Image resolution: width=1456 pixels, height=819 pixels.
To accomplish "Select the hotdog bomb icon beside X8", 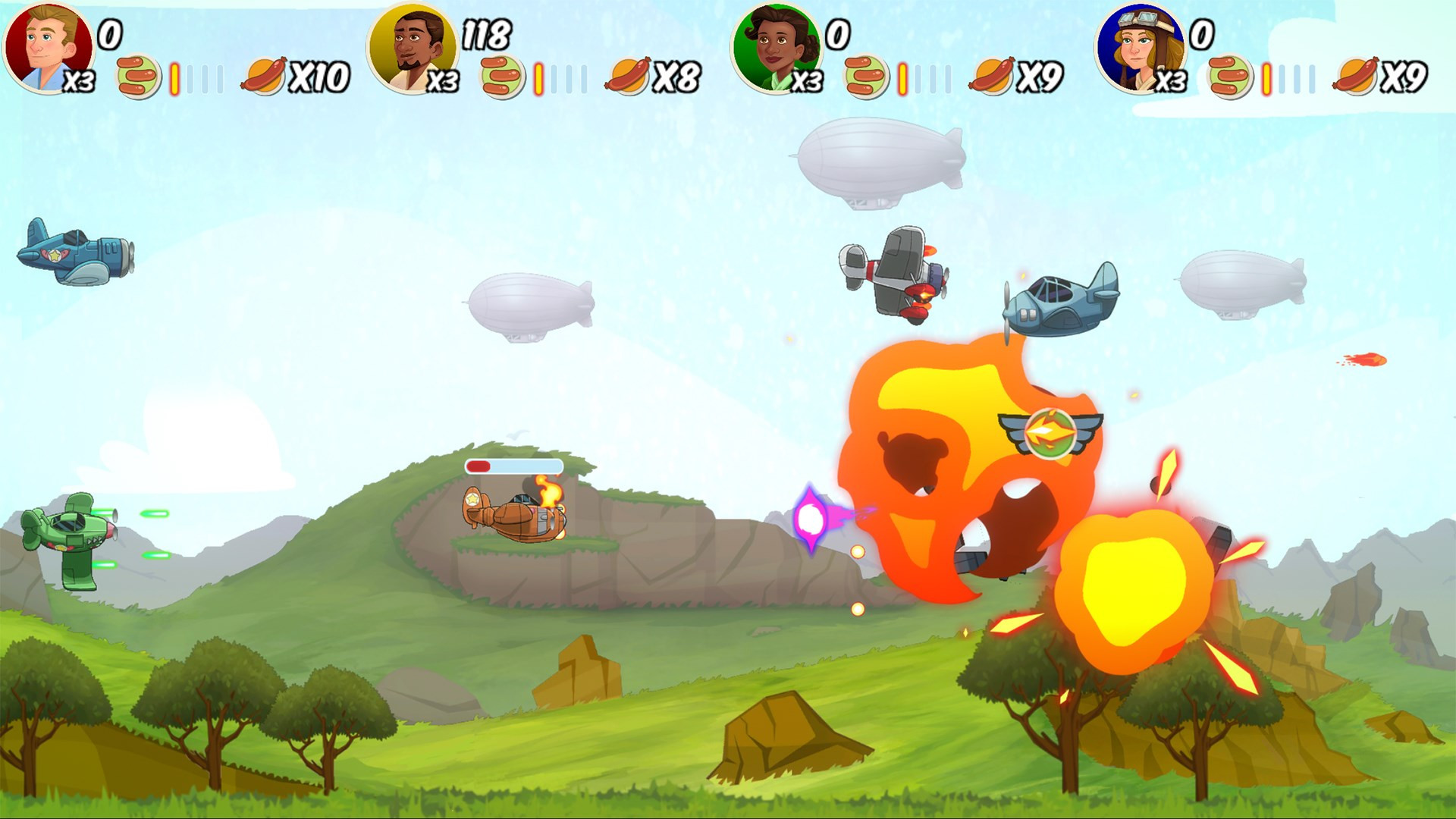I will click(628, 76).
